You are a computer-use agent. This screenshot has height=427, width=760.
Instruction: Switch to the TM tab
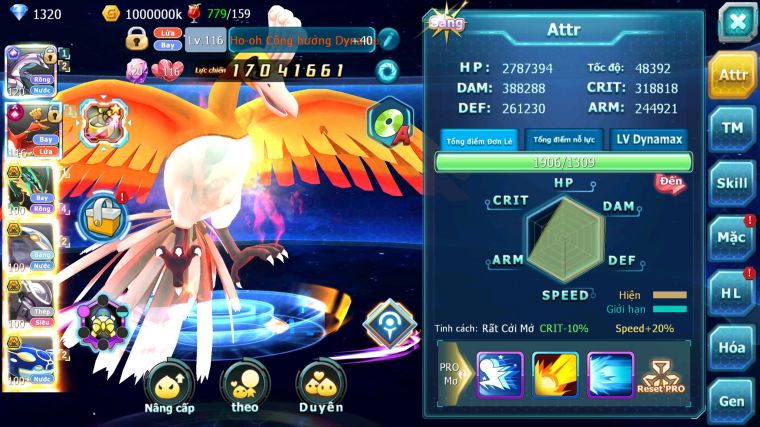[x=733, y=129]
